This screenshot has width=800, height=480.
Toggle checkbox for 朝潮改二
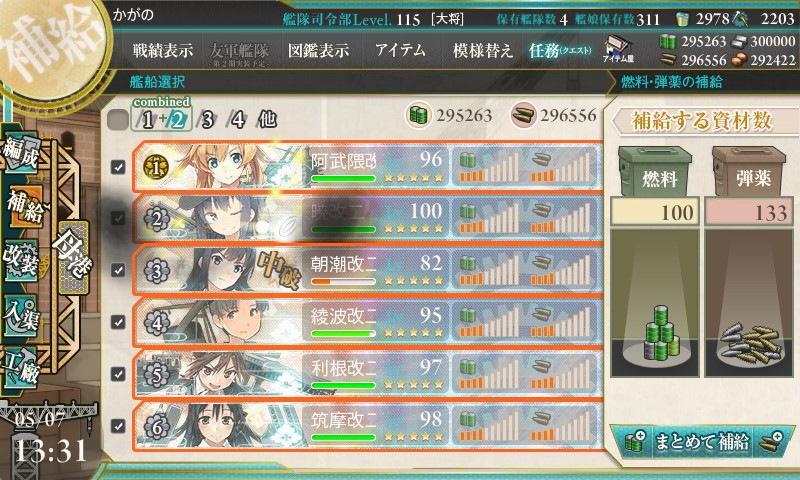click(118, 270)
